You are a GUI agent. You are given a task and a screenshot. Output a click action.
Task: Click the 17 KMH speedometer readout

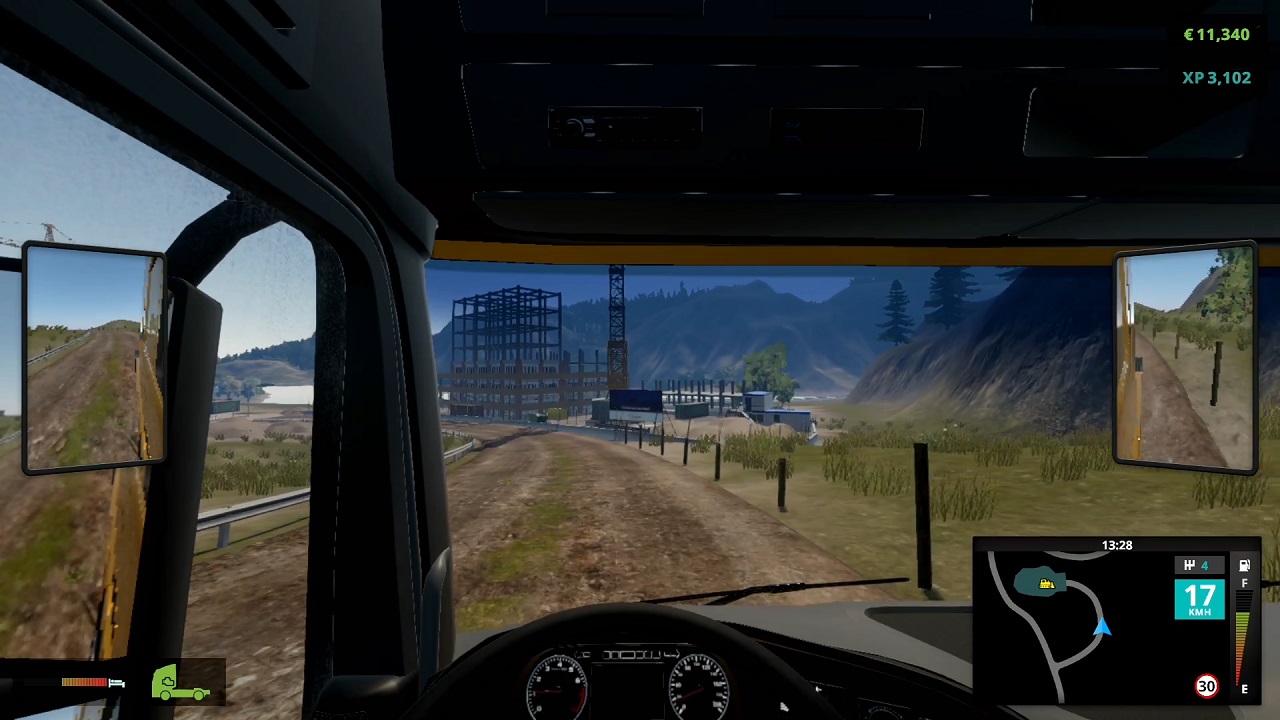[1199, 598]
